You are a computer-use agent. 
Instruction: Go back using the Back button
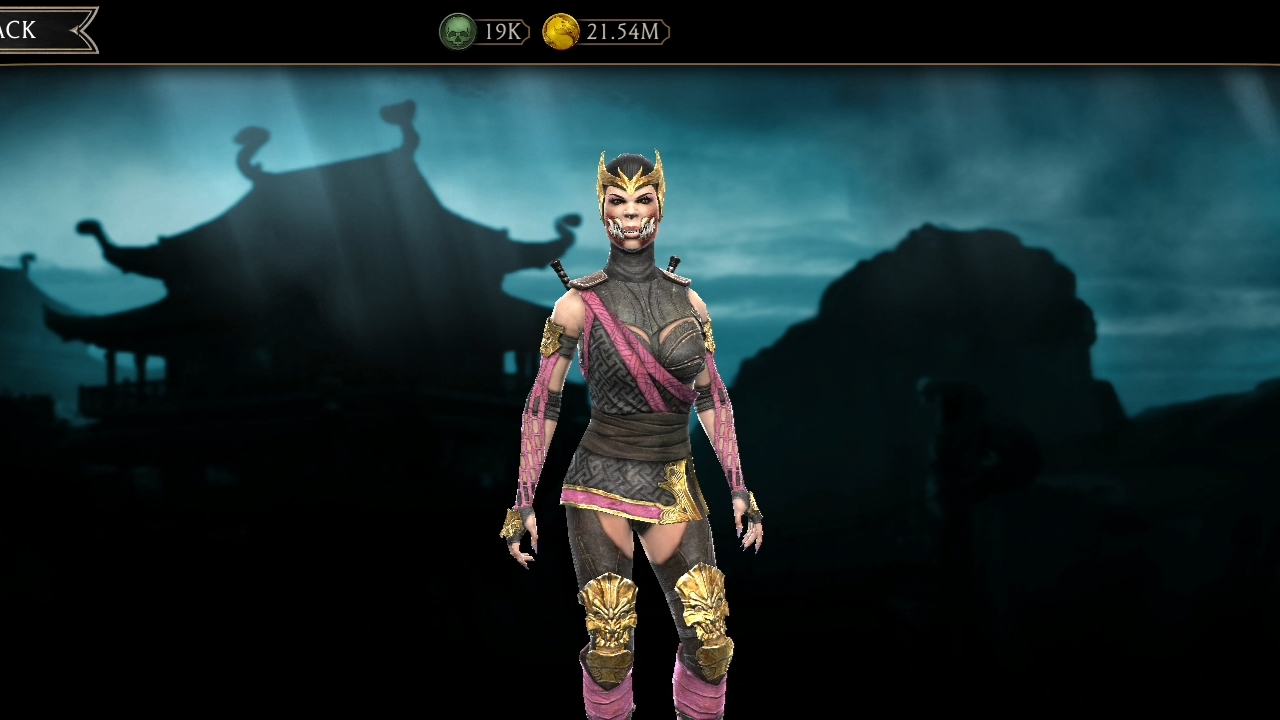pos(38,30)
